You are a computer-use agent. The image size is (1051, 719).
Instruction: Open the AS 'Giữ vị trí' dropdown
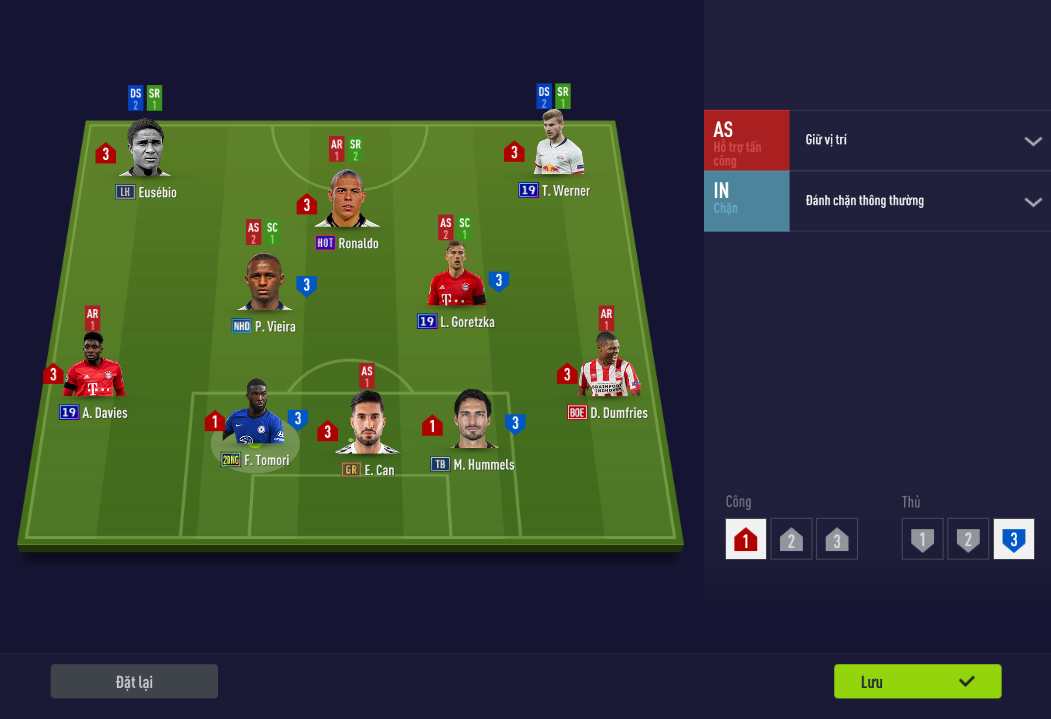pos(920,140)
